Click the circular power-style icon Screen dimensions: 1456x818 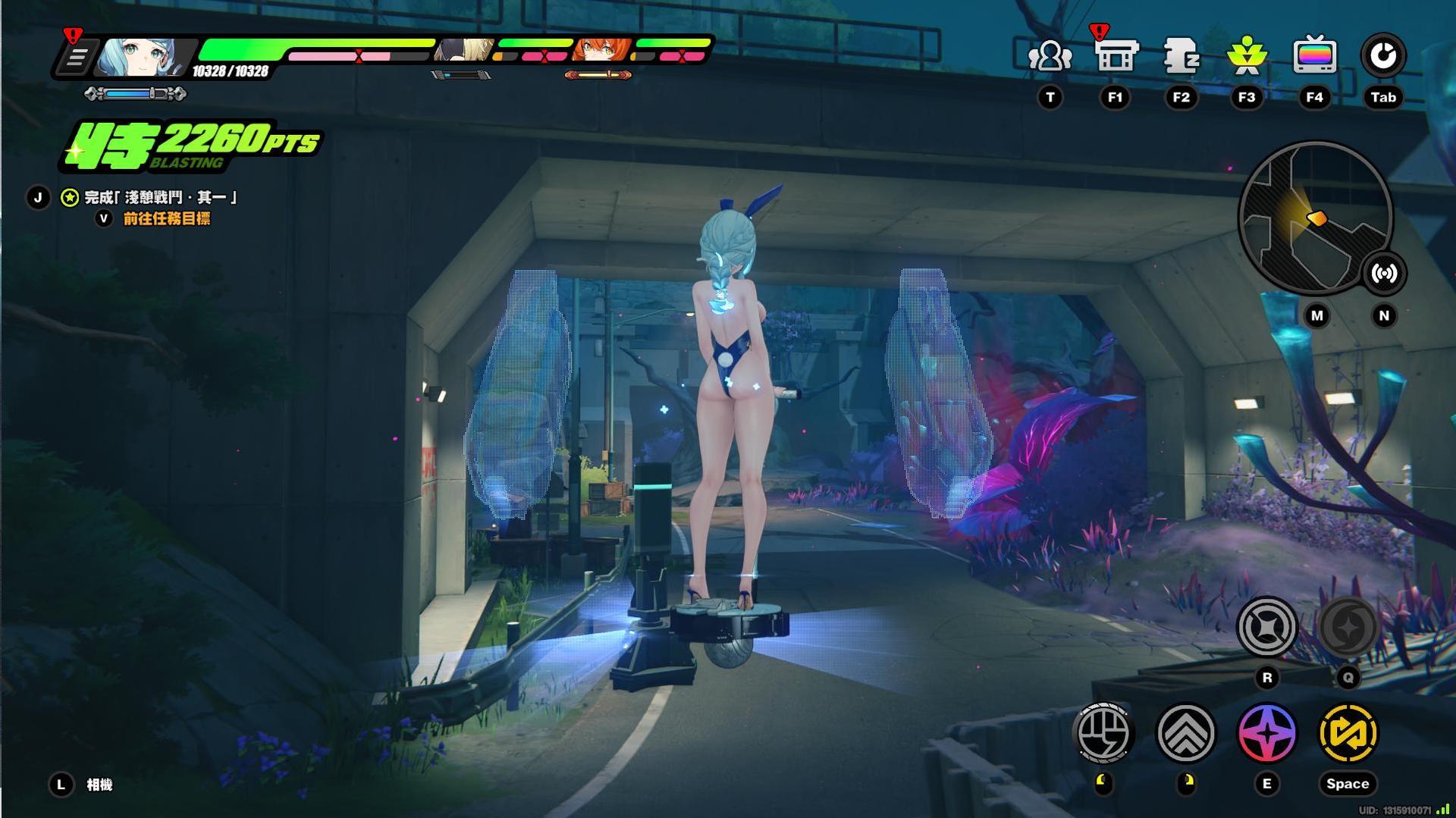click(x=1383, y=56)
